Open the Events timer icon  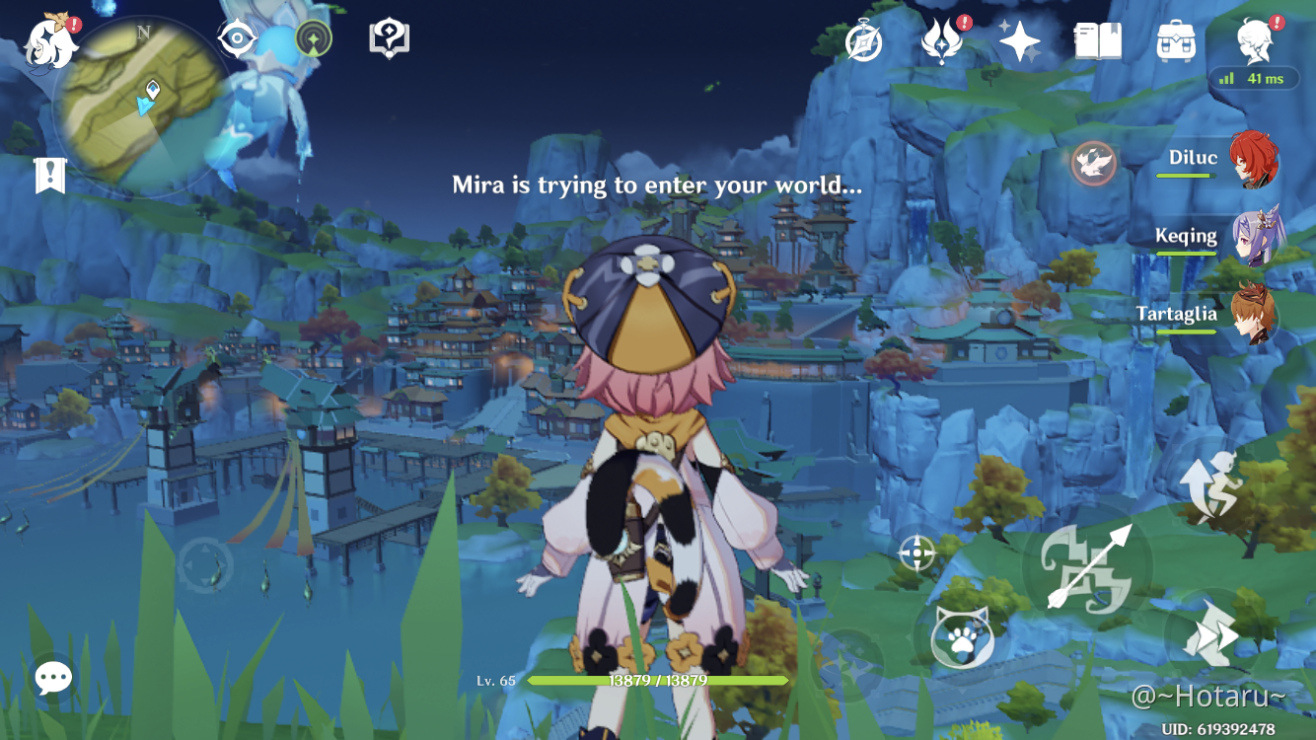[862, 42]
